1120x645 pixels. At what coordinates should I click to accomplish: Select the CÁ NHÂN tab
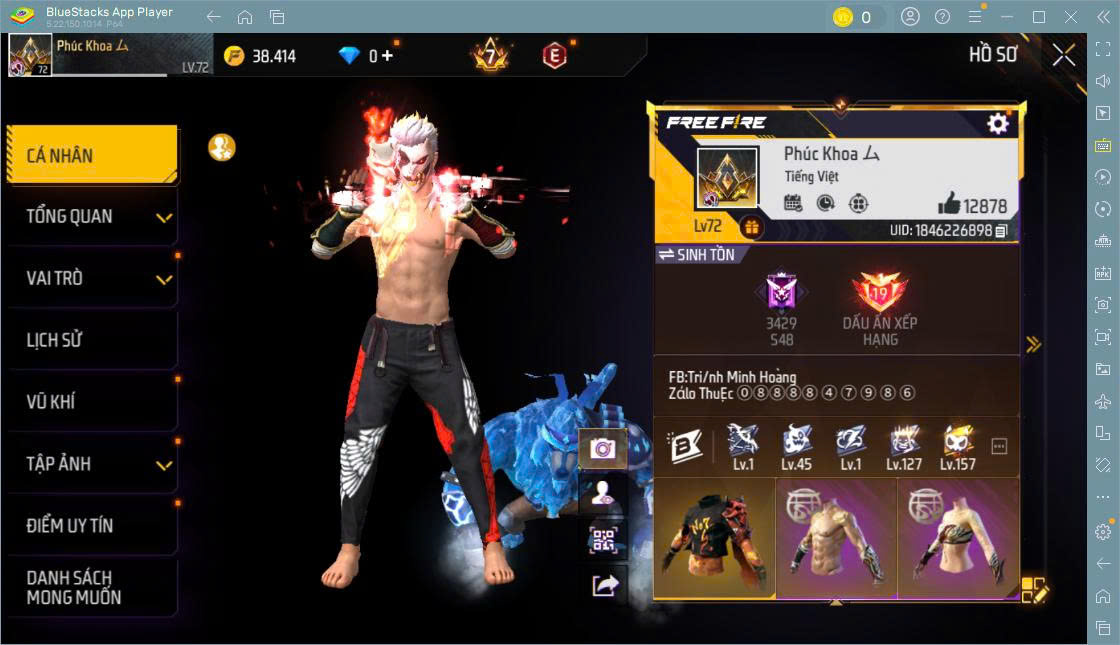pos(92,155)
